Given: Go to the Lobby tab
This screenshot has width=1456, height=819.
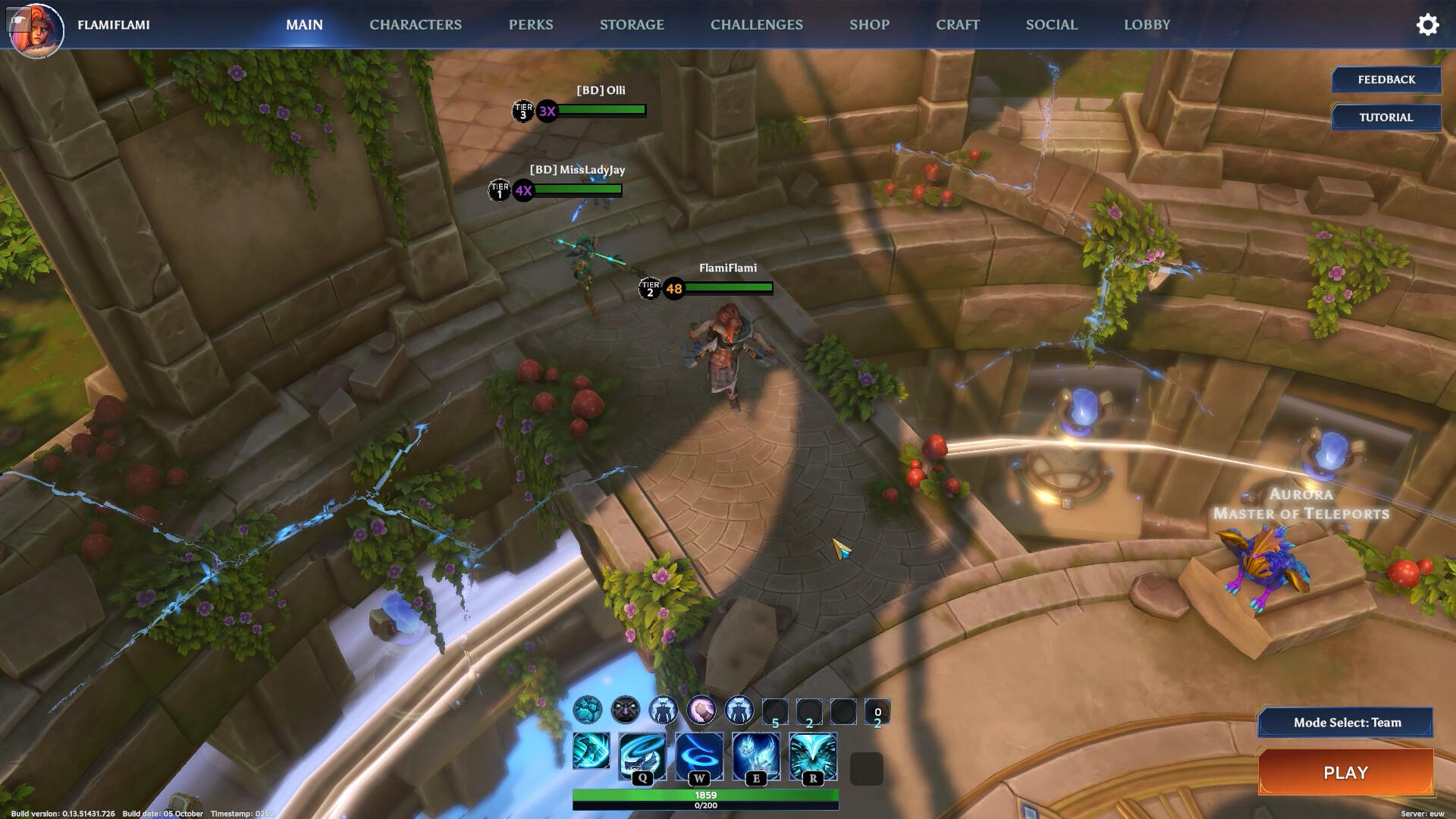Looking at the screenshot, I should tap(1147, 24).
